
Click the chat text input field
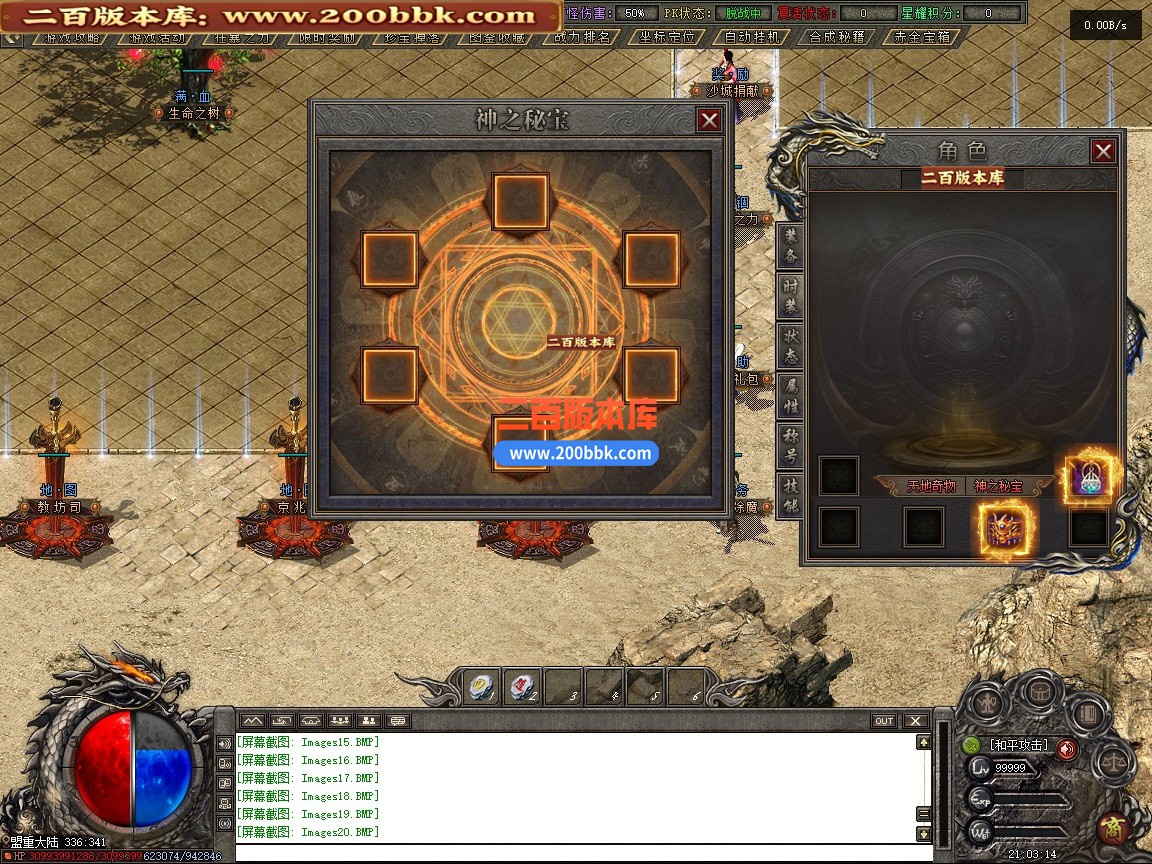(580, 853)
